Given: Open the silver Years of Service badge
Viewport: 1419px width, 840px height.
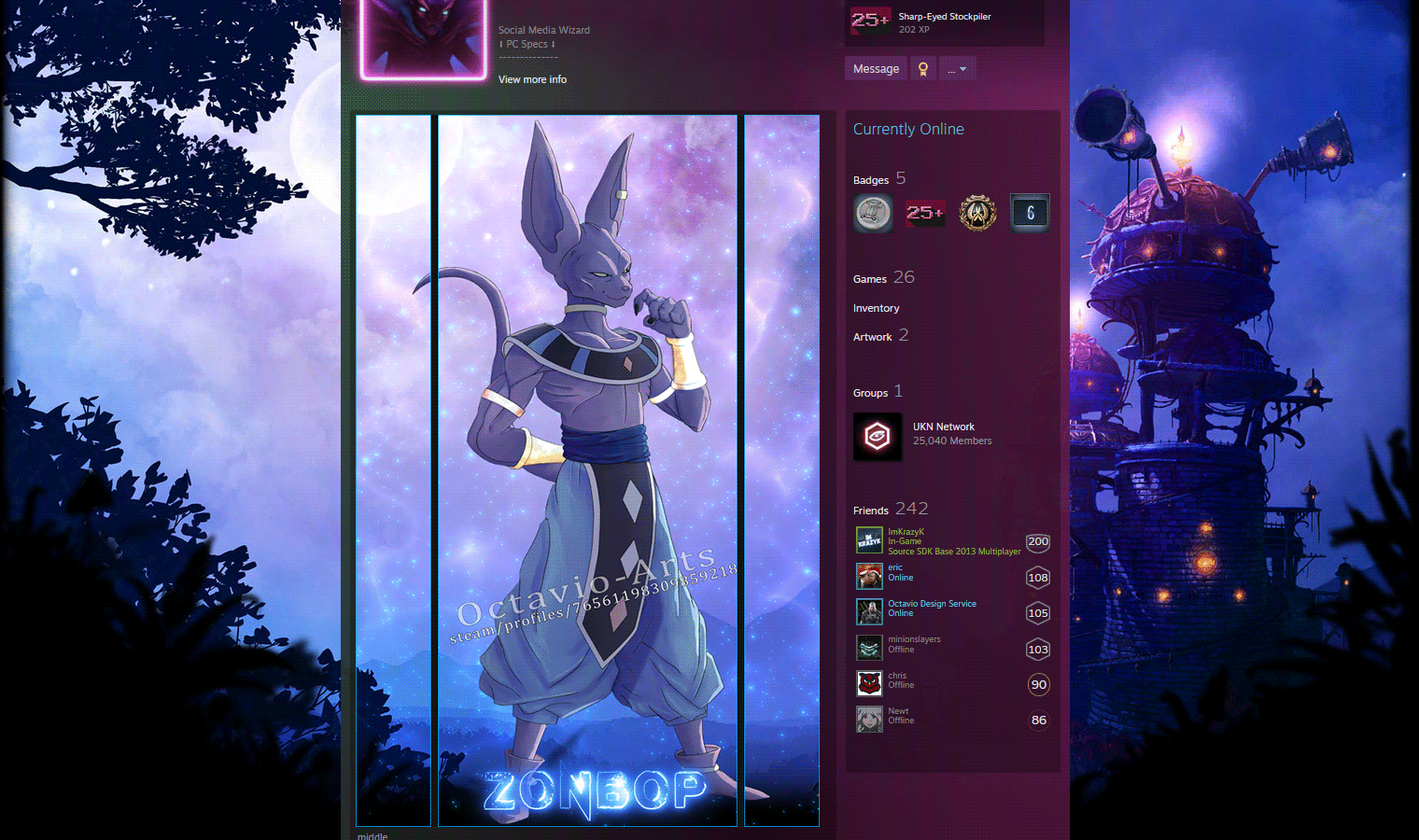Looking at the screenshot, I should click(873, 213).
